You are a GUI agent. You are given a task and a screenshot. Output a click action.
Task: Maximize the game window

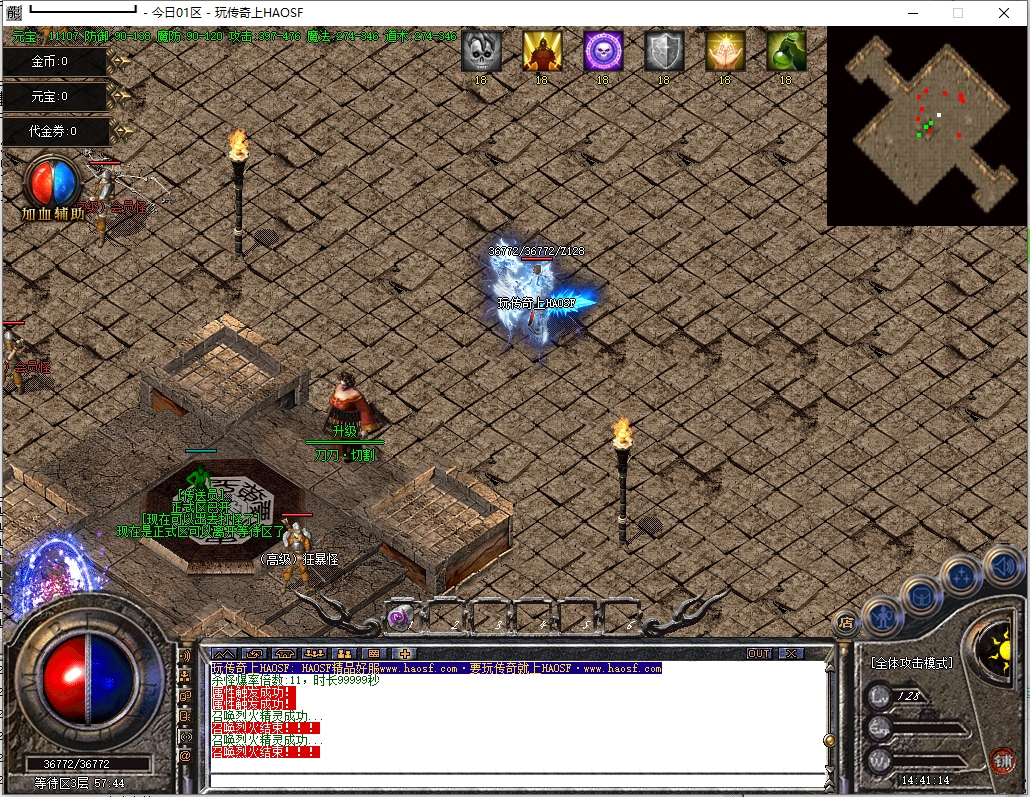click(958, 13)
